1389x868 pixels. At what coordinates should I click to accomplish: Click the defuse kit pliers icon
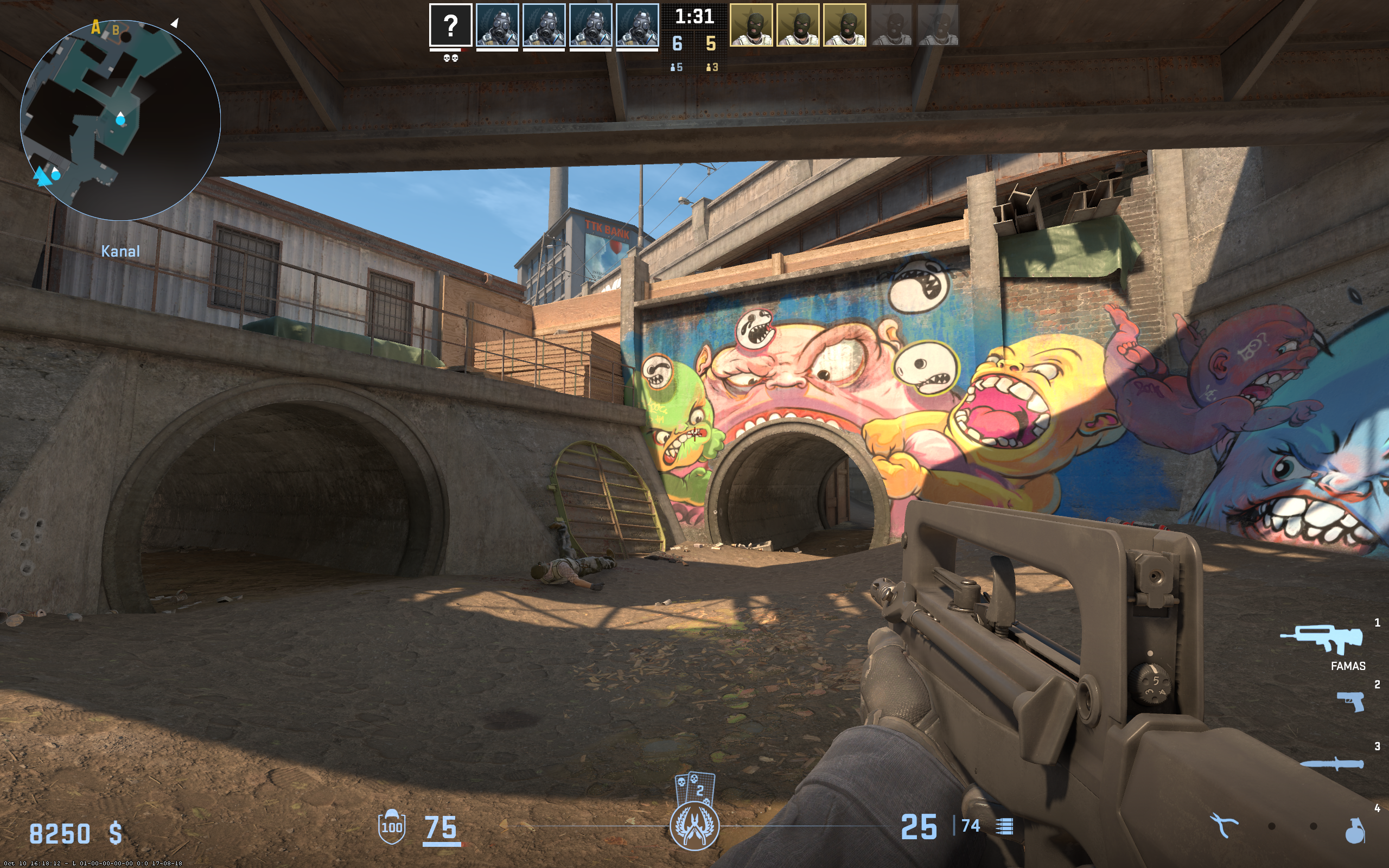pos(1224,826)
